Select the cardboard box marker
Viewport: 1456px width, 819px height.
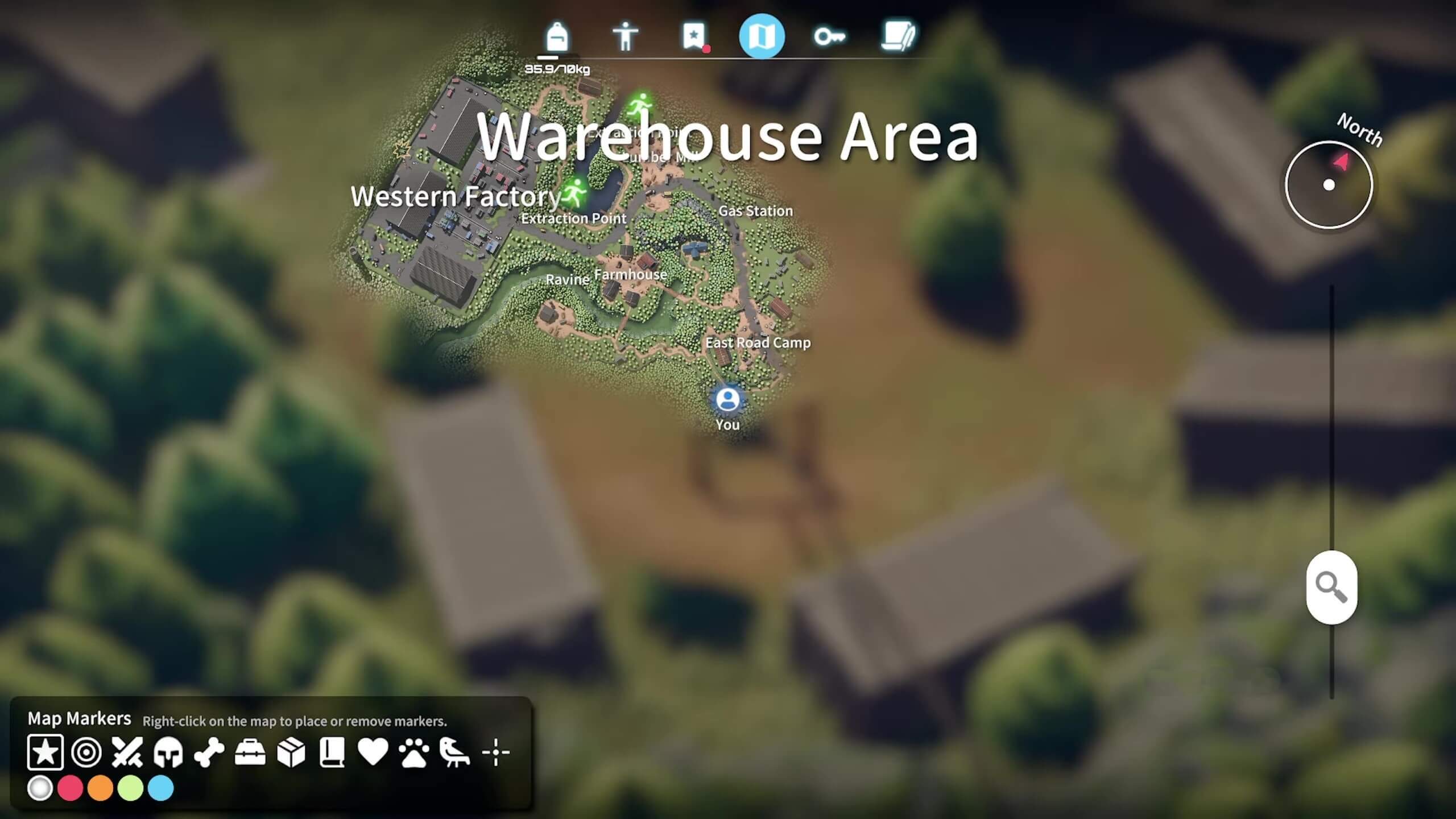[x=291, y=752]
